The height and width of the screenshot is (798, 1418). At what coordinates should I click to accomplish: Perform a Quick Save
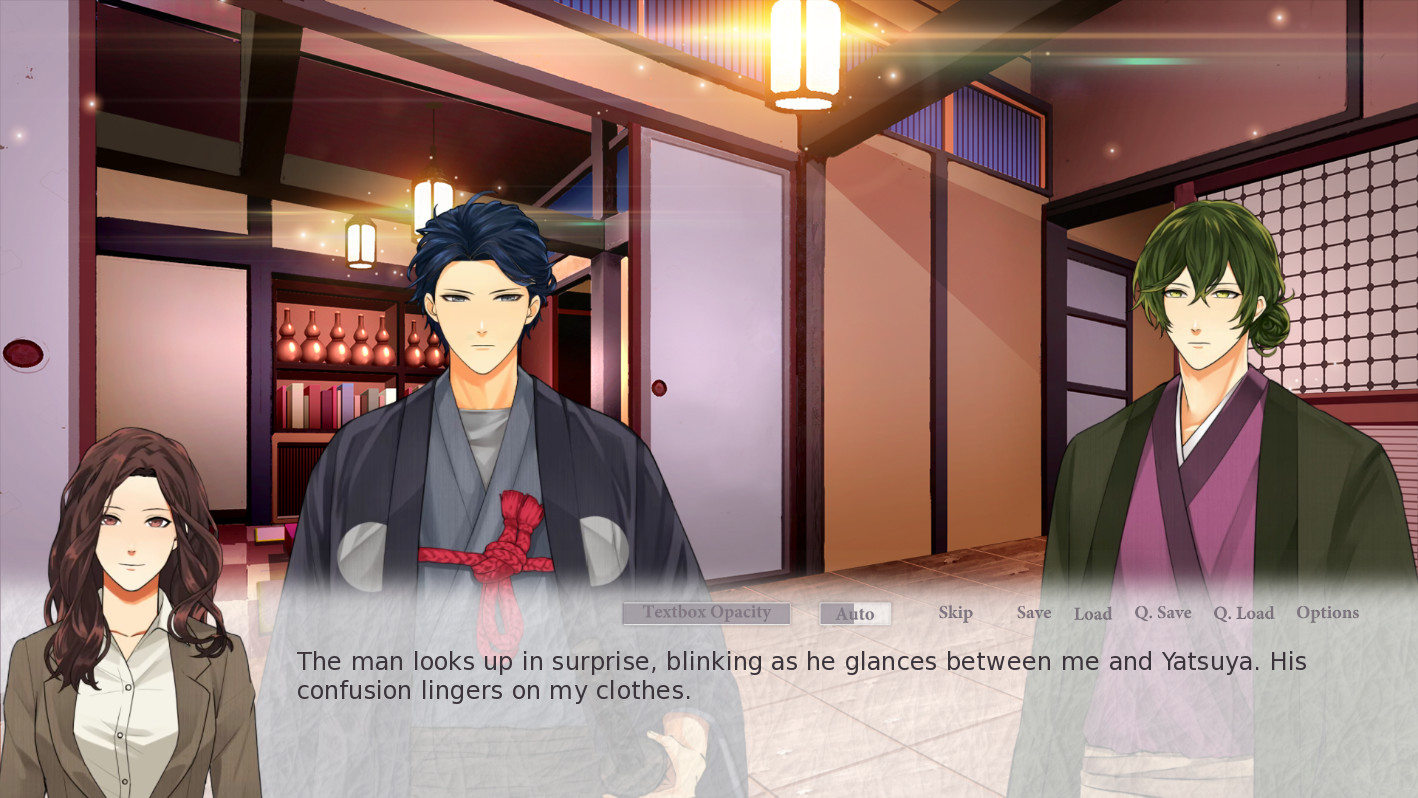pyautogui.click(x=1163, y=612)
